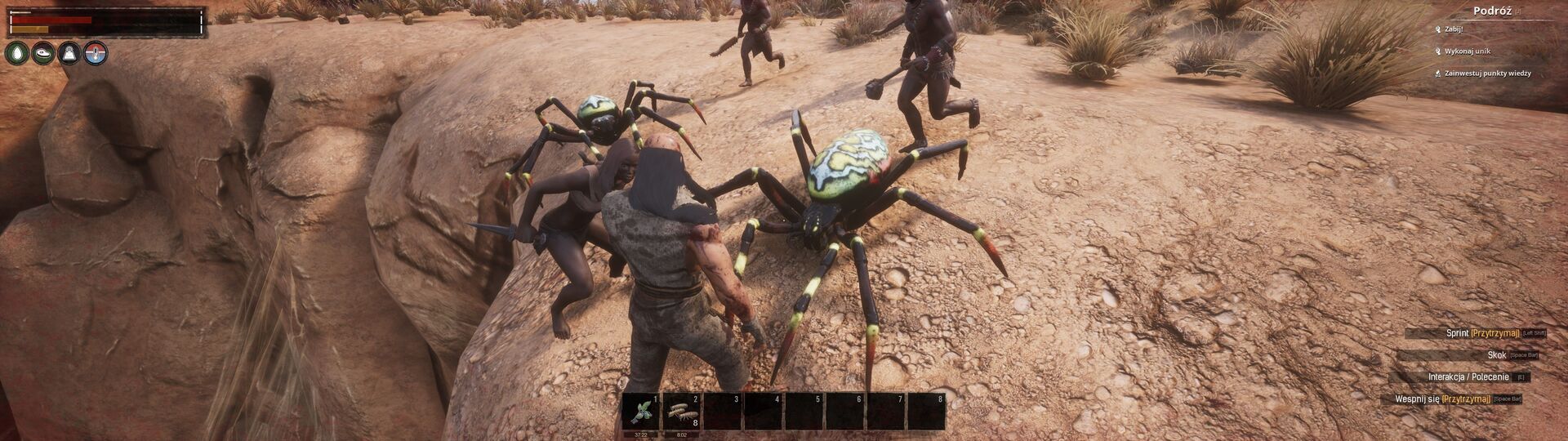The height and width of the screenshot is (441, 1568).
Task: Select the "Wykonaj unik" journey objective
Action: 1467,51
